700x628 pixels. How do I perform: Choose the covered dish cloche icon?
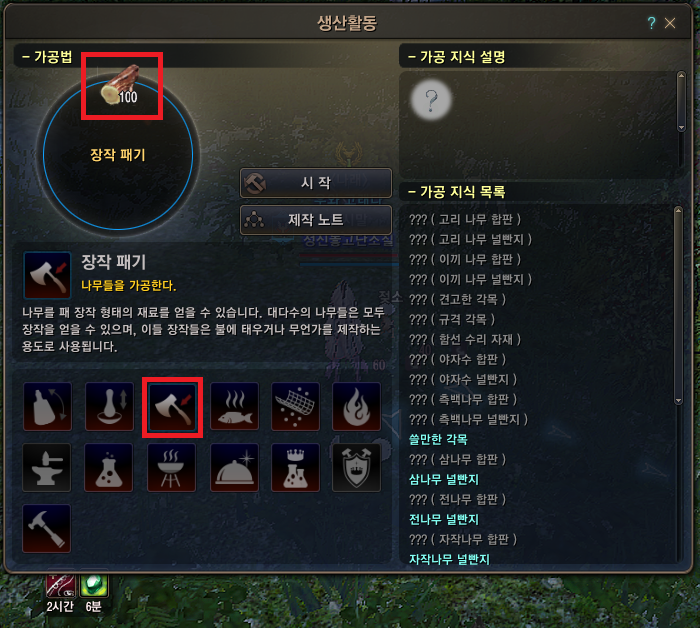pyautogui.click(x=234, y=468)
